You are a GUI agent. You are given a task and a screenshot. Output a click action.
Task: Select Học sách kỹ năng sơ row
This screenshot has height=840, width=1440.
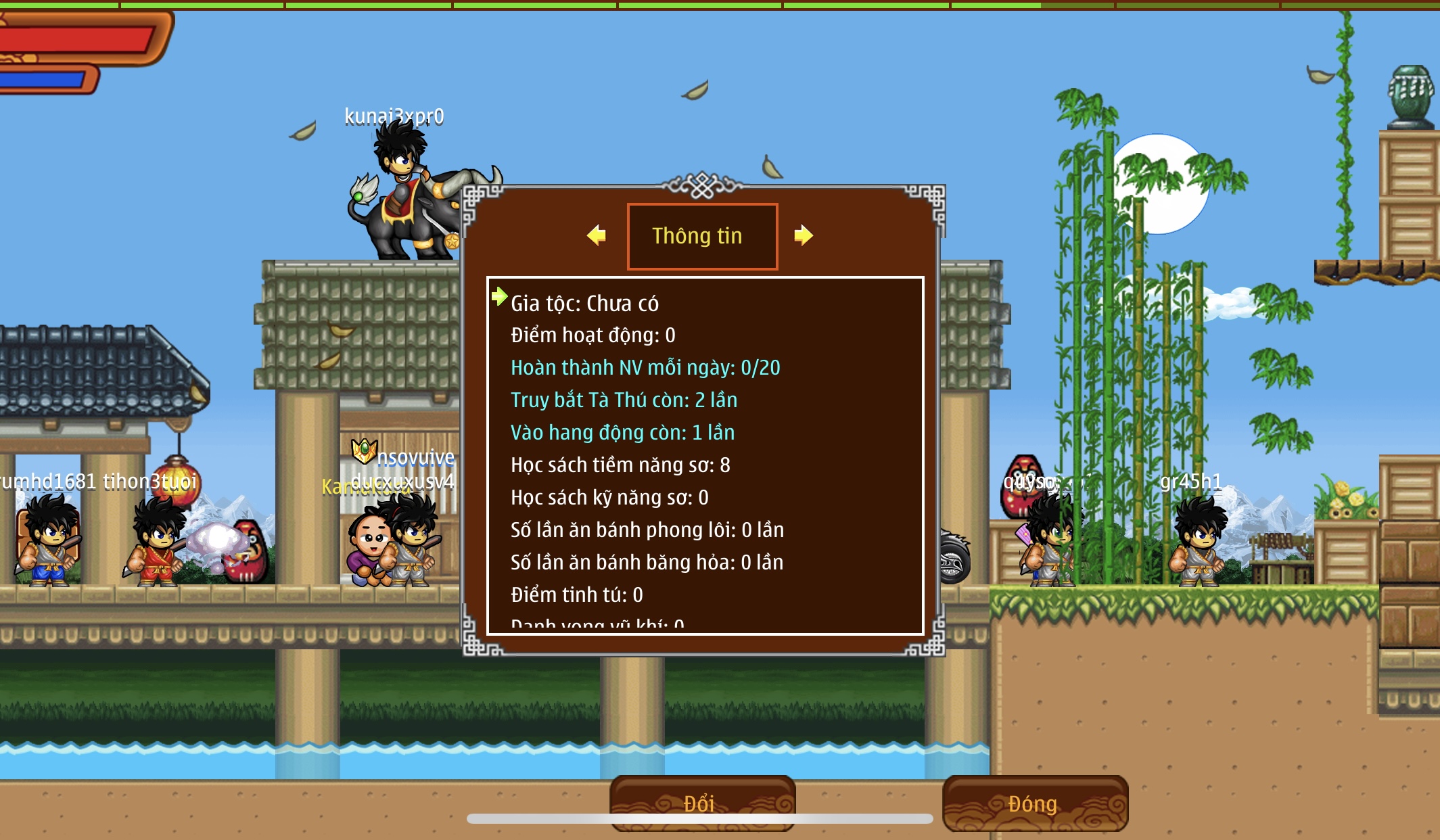[609, 498]
